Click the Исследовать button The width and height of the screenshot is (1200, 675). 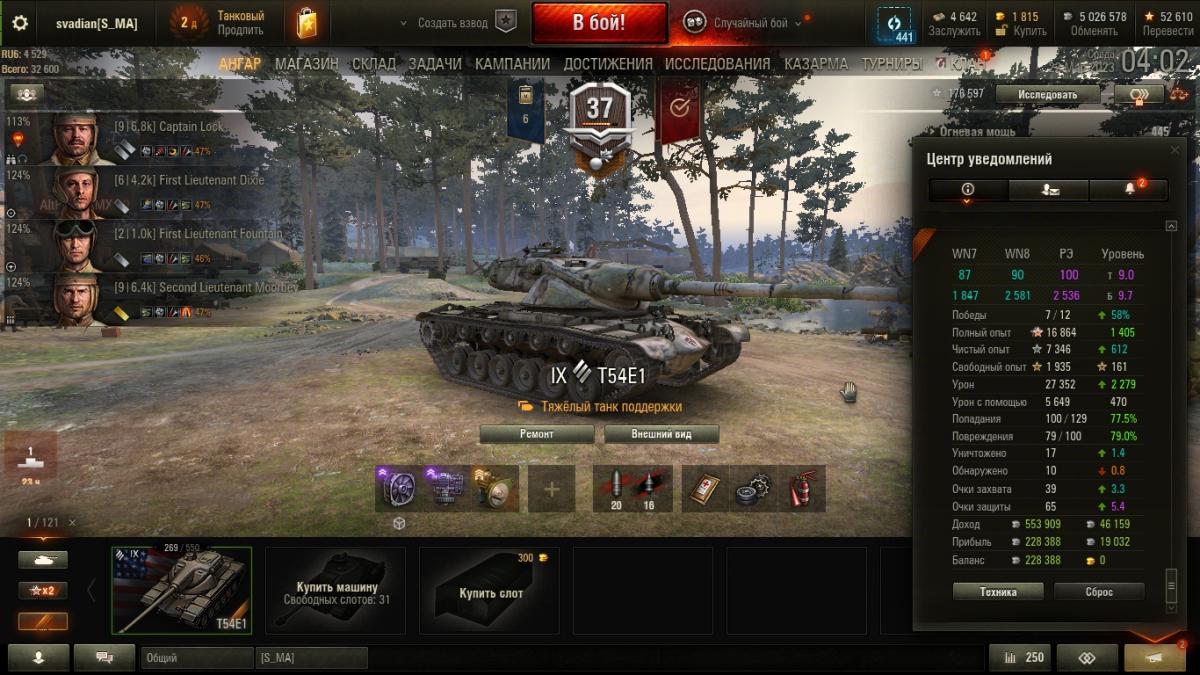point(1048,95)
